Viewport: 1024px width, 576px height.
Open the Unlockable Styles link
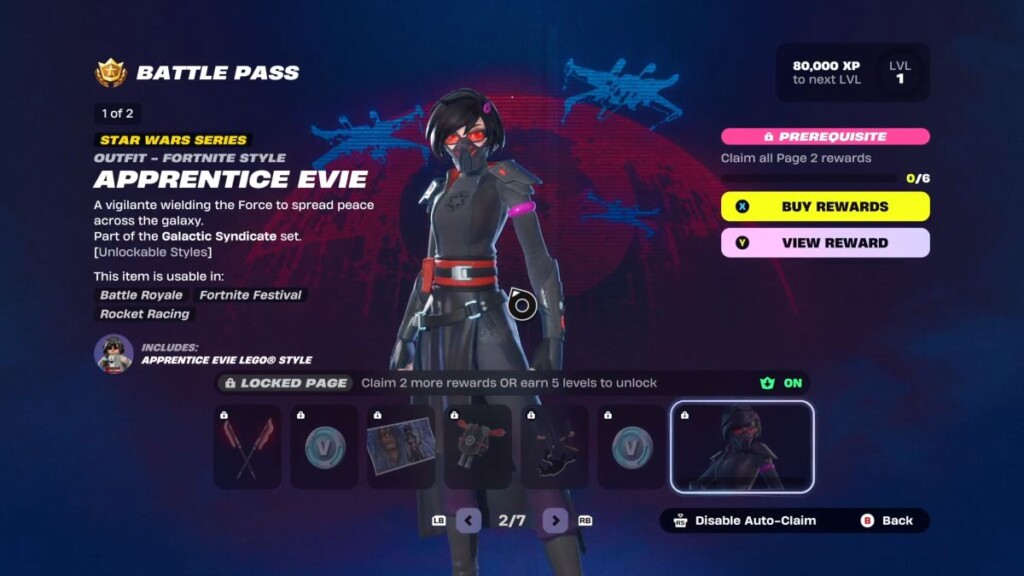[153, 252]
